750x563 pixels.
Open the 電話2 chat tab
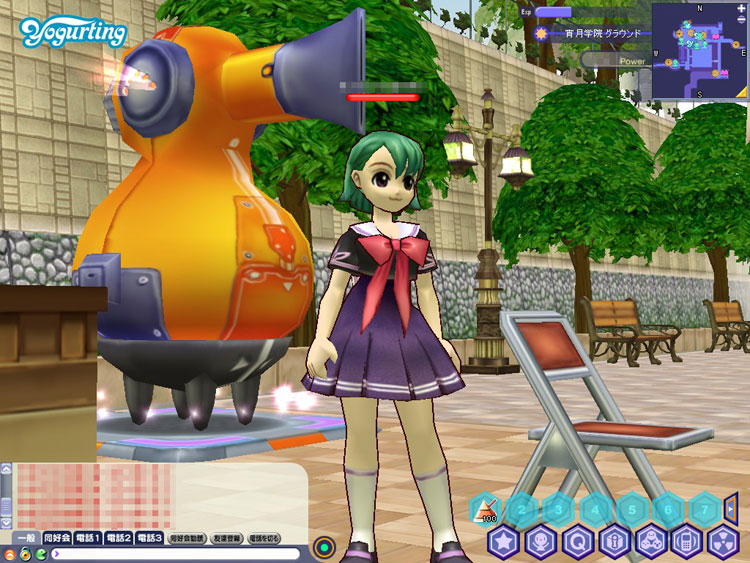pyautogui.click(x=120, y=538)
